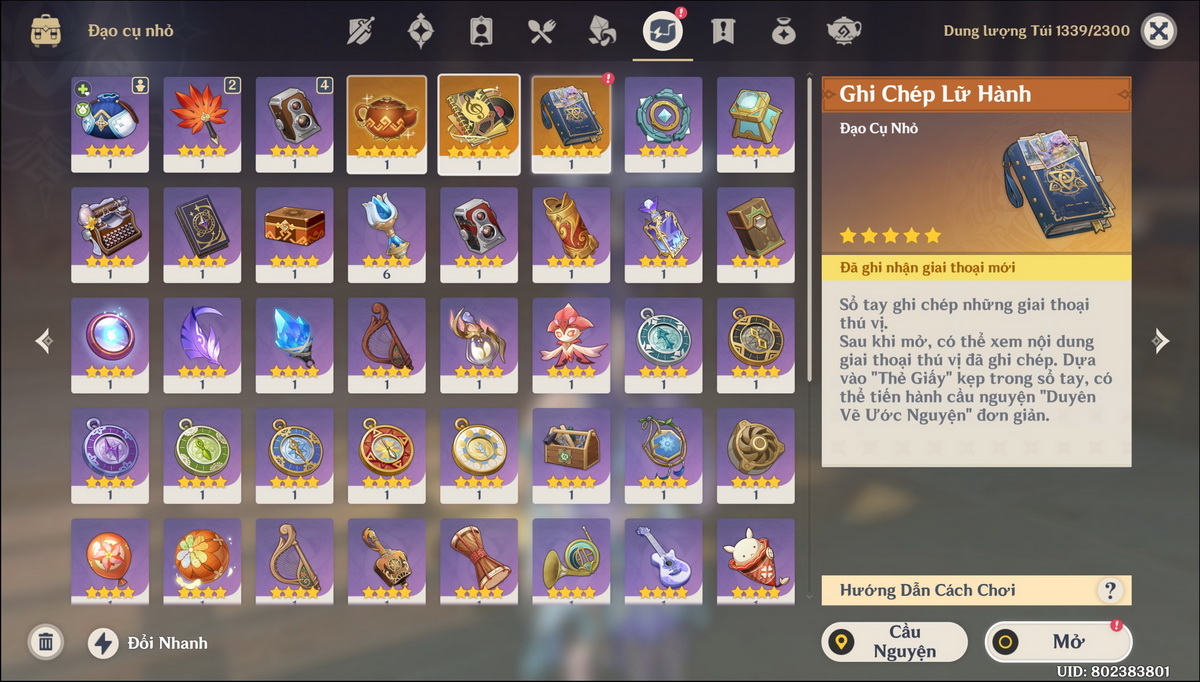Pick the purple guitar instrument slot
The width and height of the screenshot is (1200, 682).
tap(663, 560)
